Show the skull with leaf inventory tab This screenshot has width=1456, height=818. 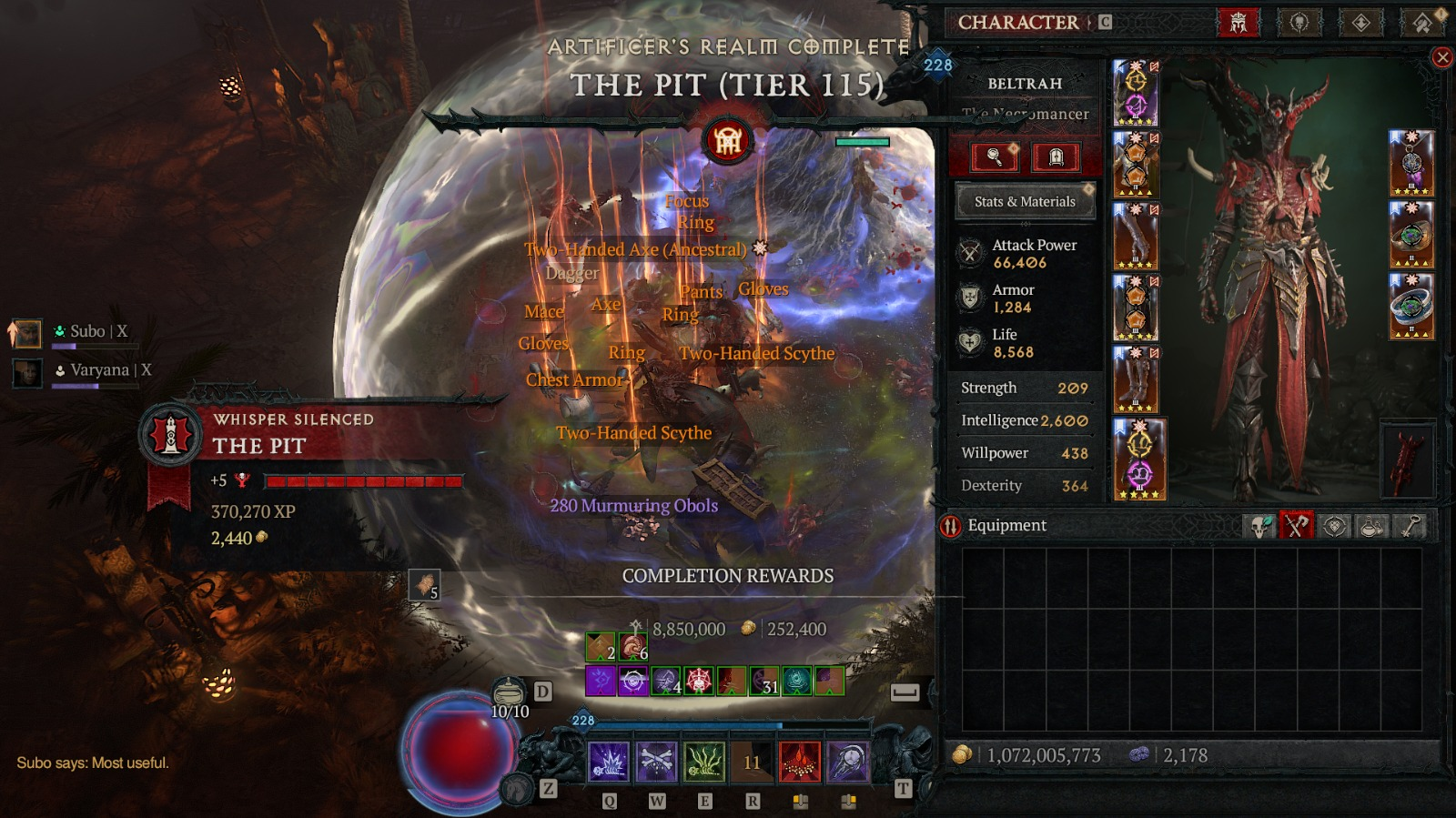point(1259,526)
